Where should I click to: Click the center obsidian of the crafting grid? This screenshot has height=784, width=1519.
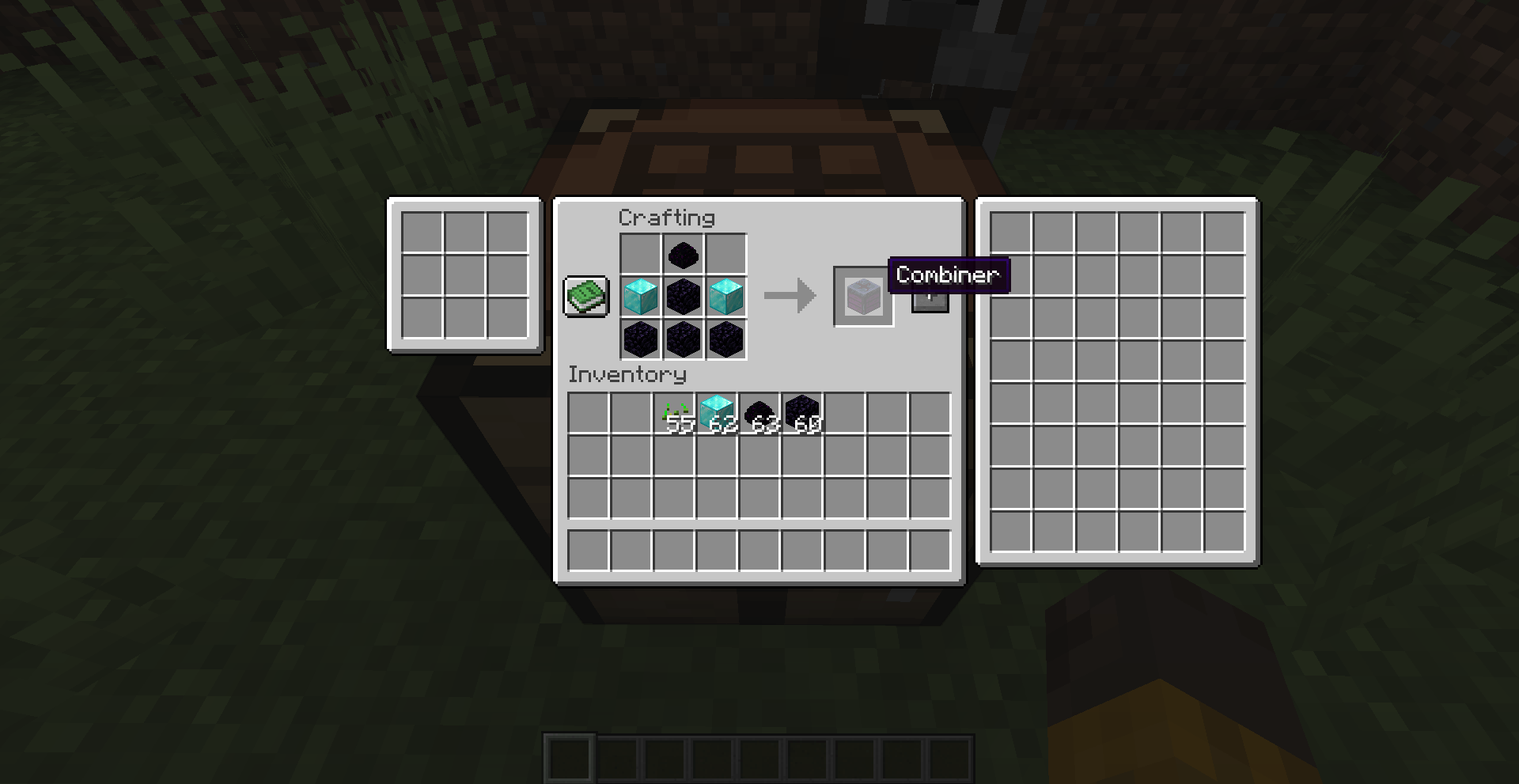[683, 297]
